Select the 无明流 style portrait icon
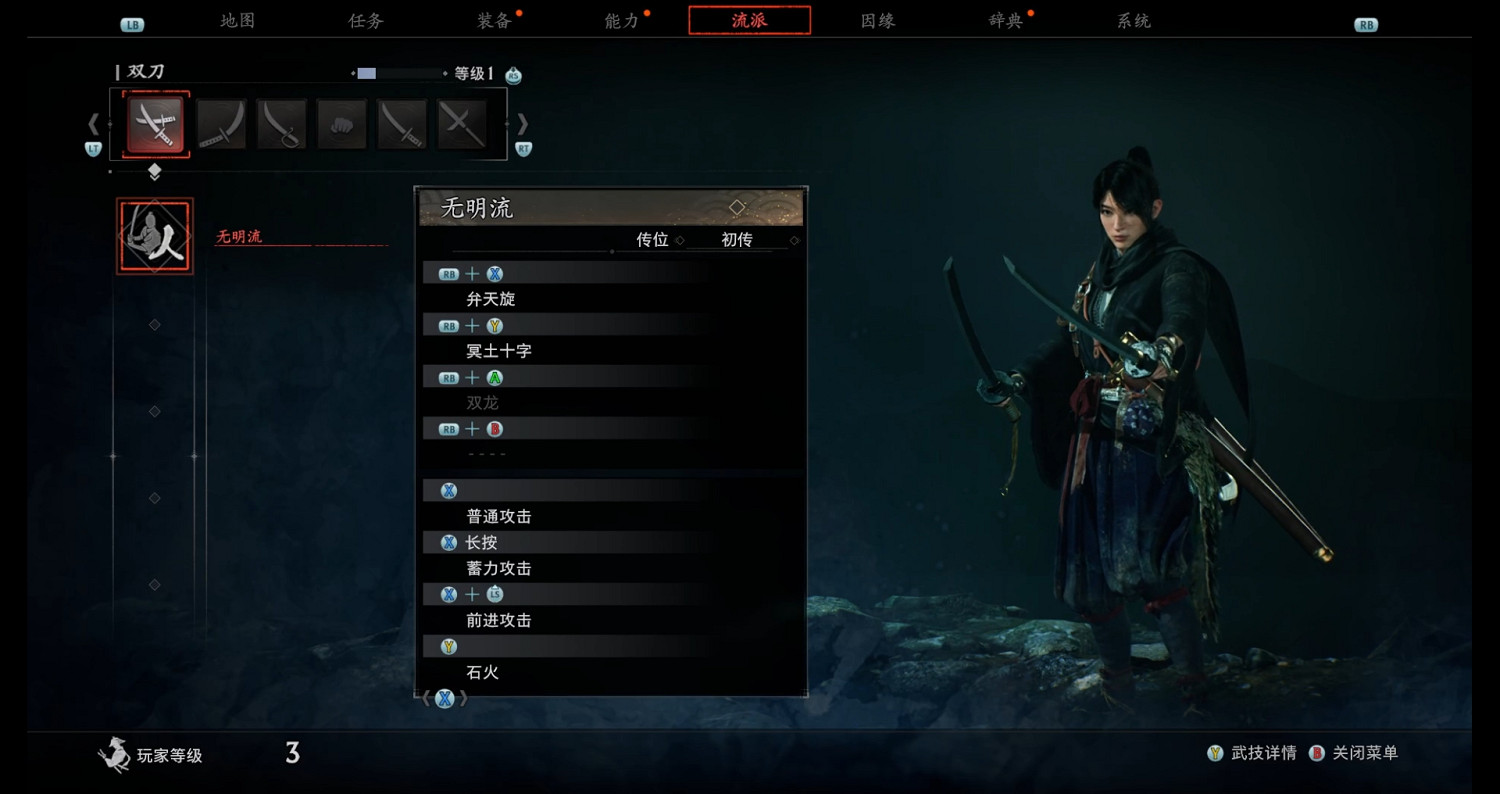This screenshot has width=1500, height=794. 154,235
